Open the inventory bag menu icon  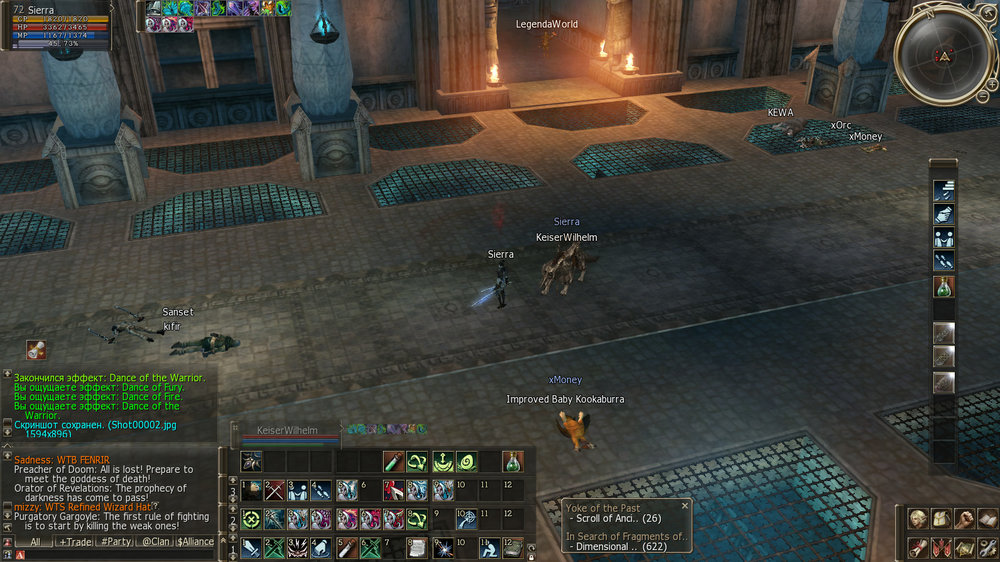[940, 519]
